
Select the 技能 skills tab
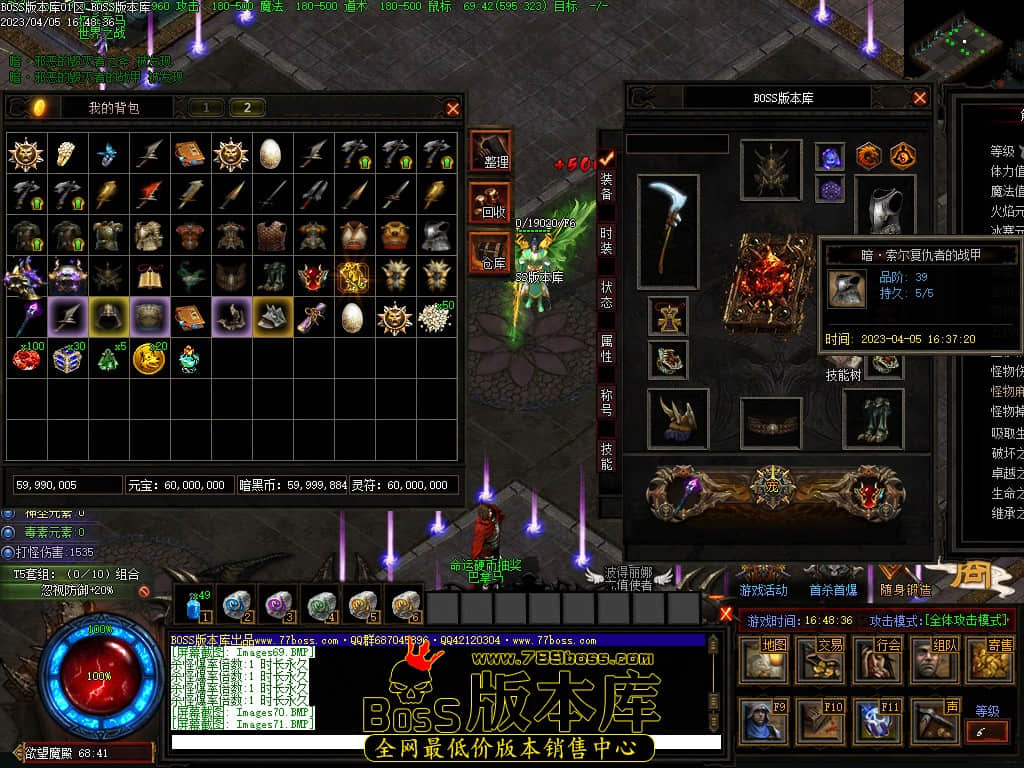(x=606, y=457)
